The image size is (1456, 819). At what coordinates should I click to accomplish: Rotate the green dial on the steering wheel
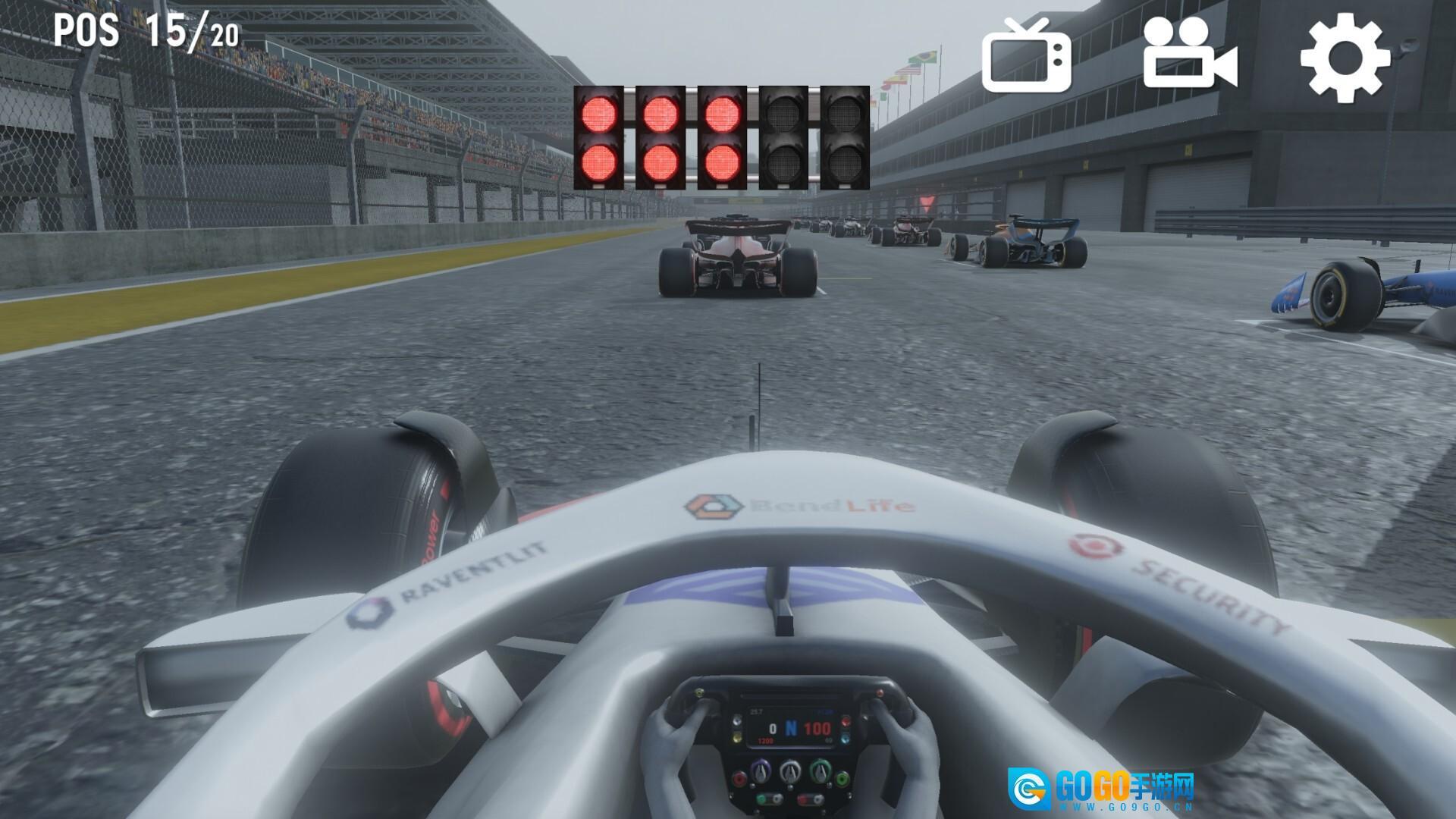(820, 770)
